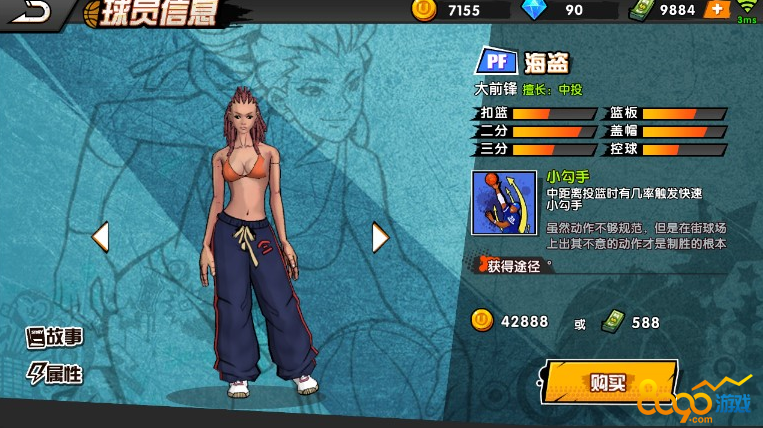Buy the character with the 购买 button
Screen dimensions: 763x428
pyautogui.click(x=609, y=381)
